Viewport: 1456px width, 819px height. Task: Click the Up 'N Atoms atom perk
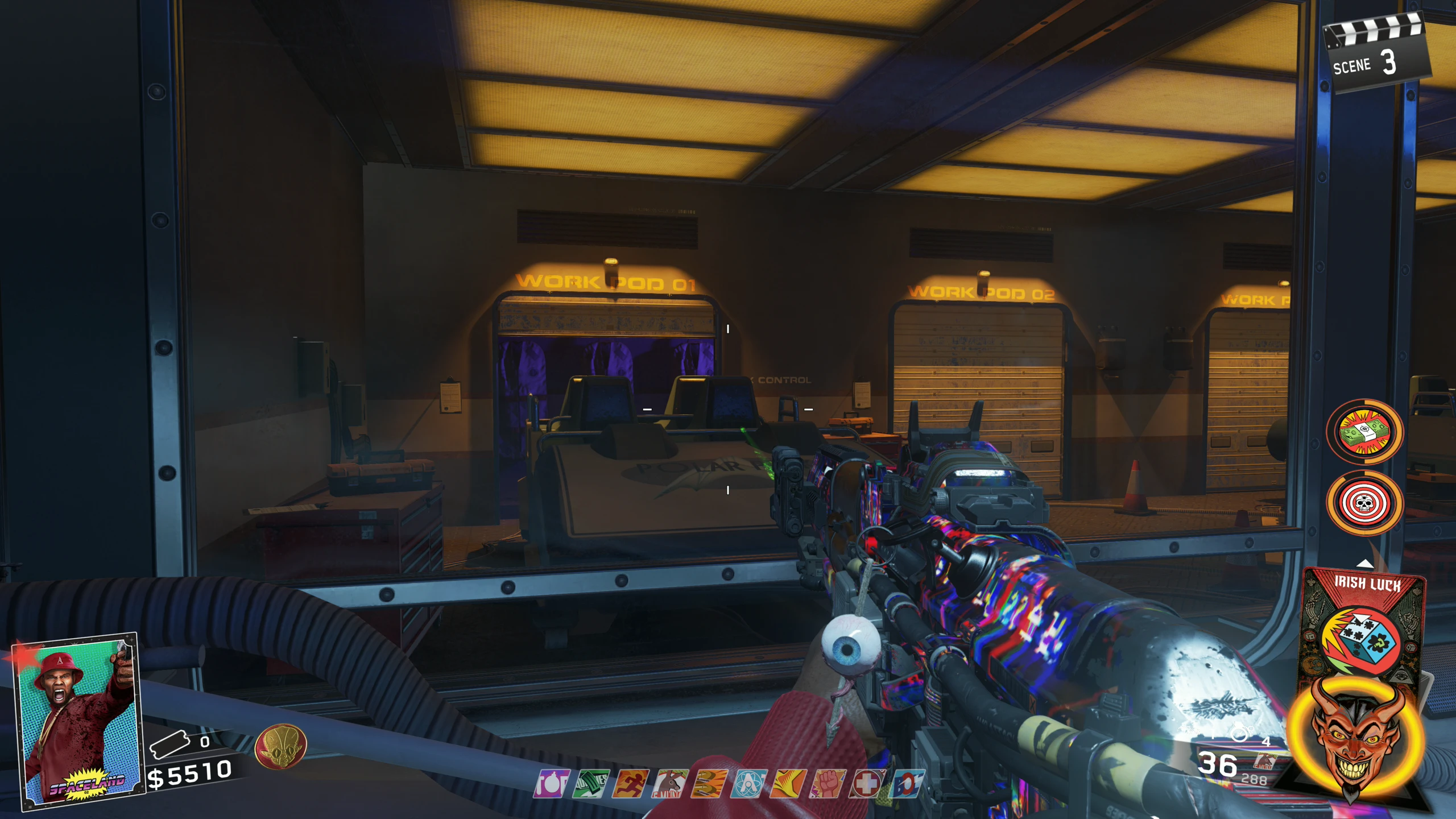tap(748, 784)
